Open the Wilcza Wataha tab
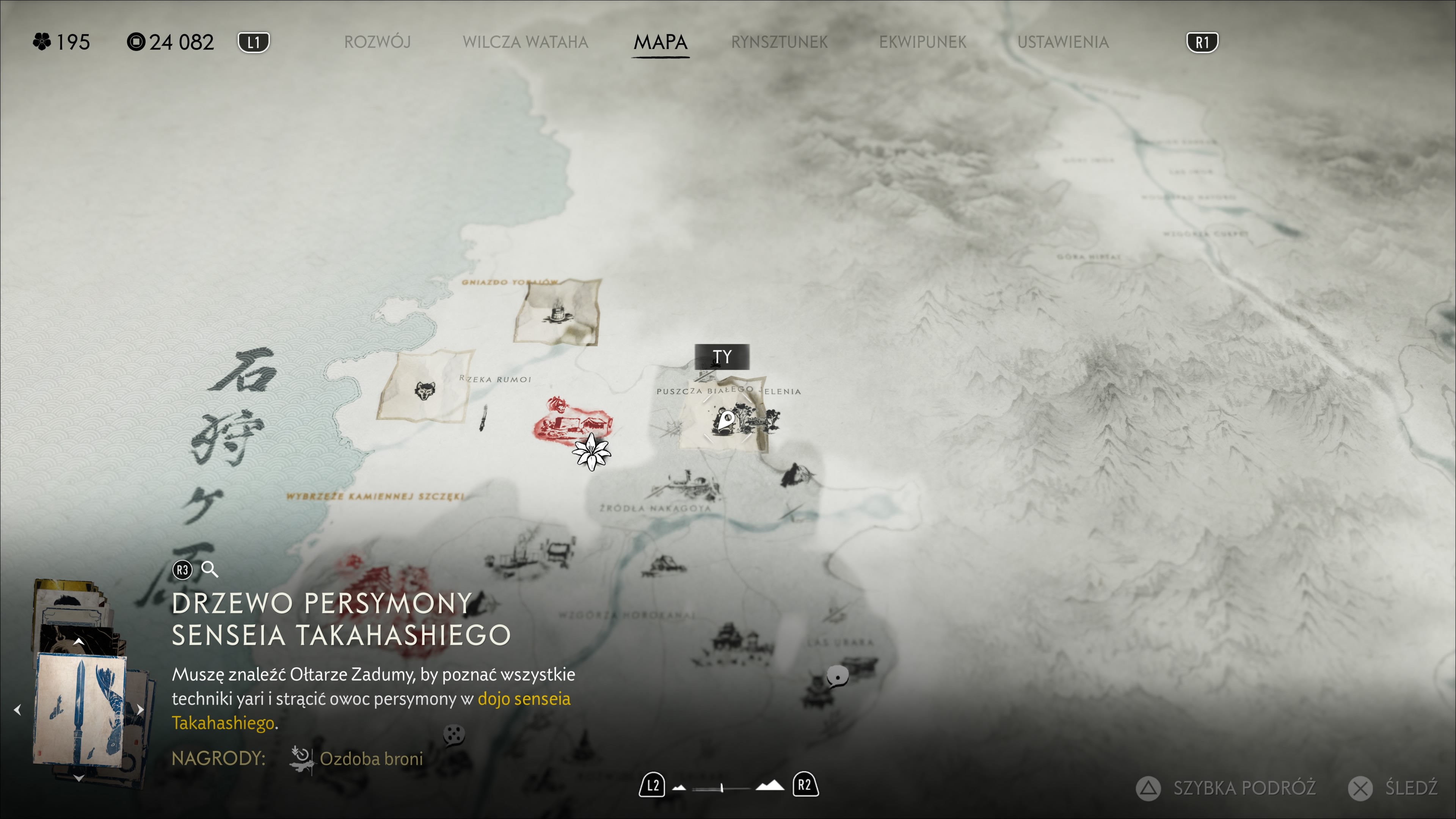 [525, 42]
